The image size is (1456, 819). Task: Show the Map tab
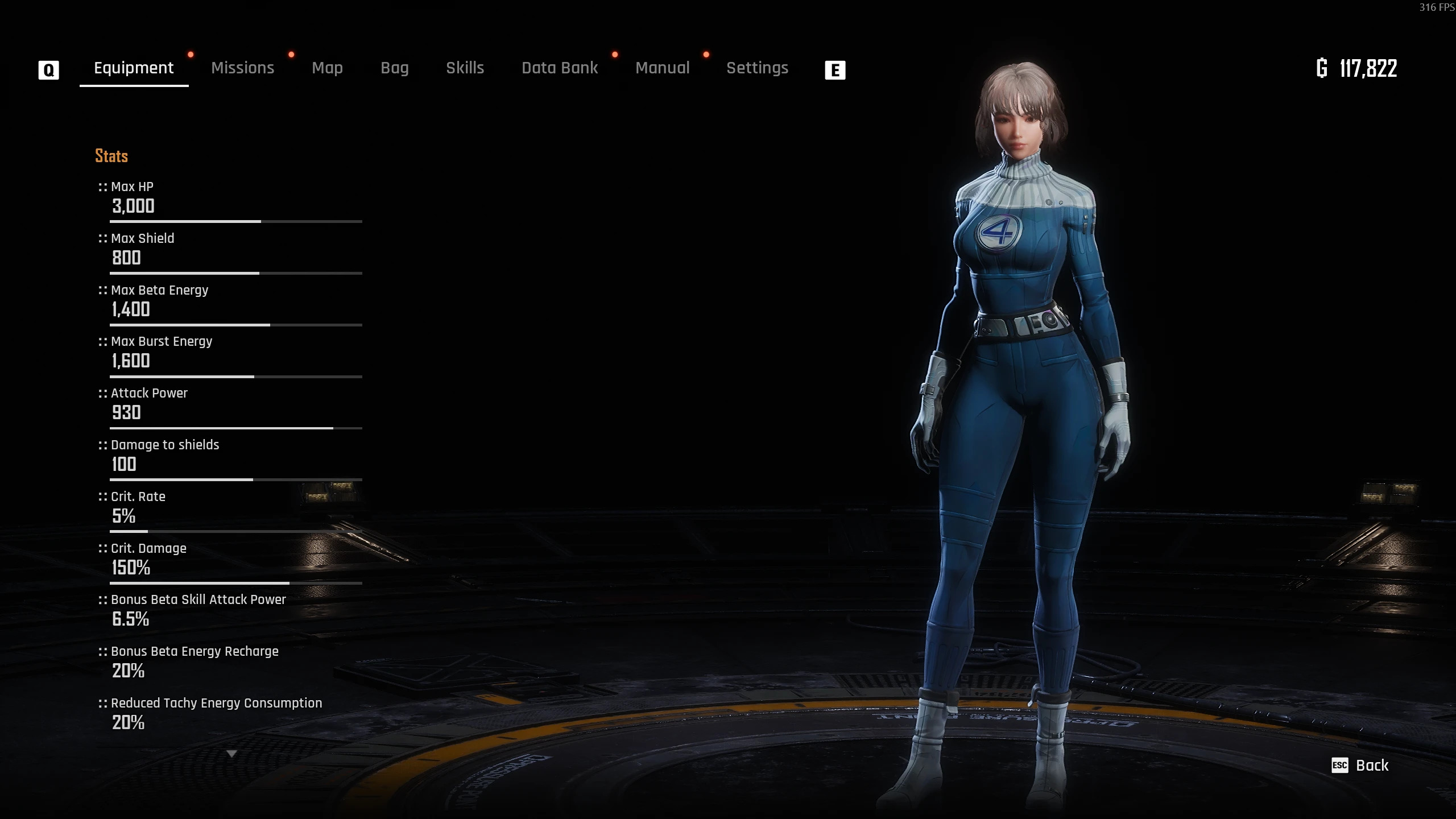(x=327, y=68)
